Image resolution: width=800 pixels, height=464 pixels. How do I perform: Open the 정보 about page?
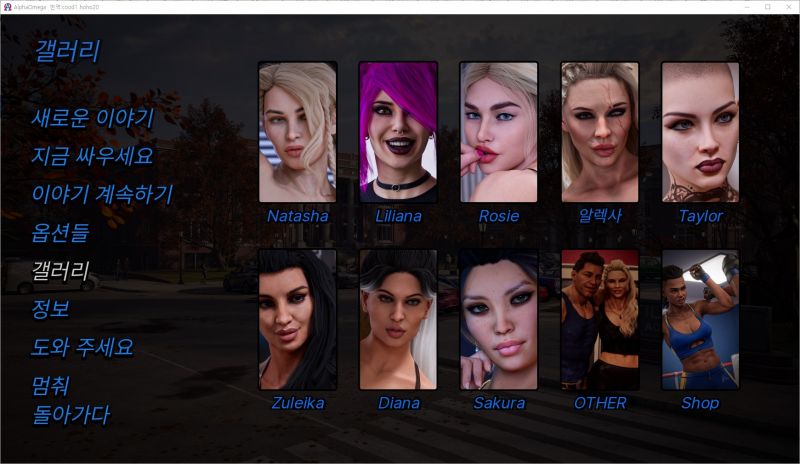[50, 309]
